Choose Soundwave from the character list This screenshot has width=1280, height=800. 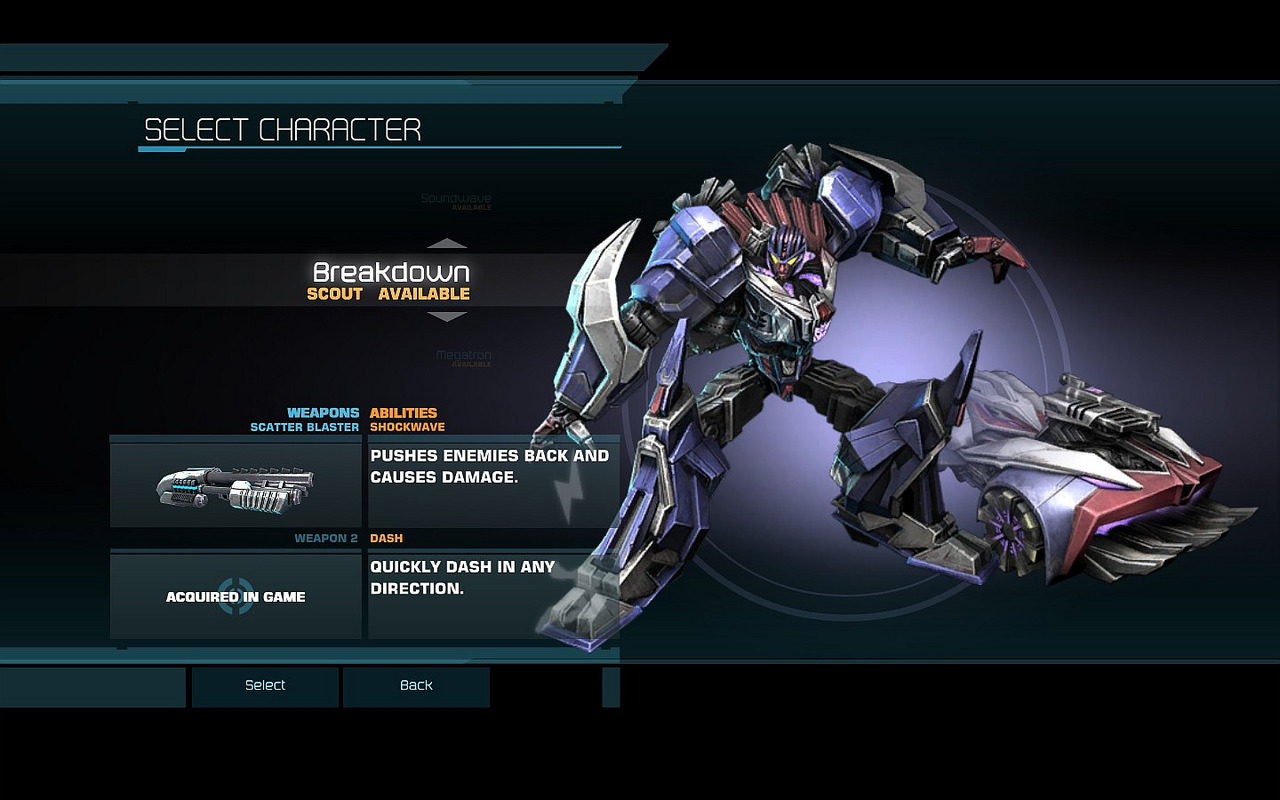(456, 199)
